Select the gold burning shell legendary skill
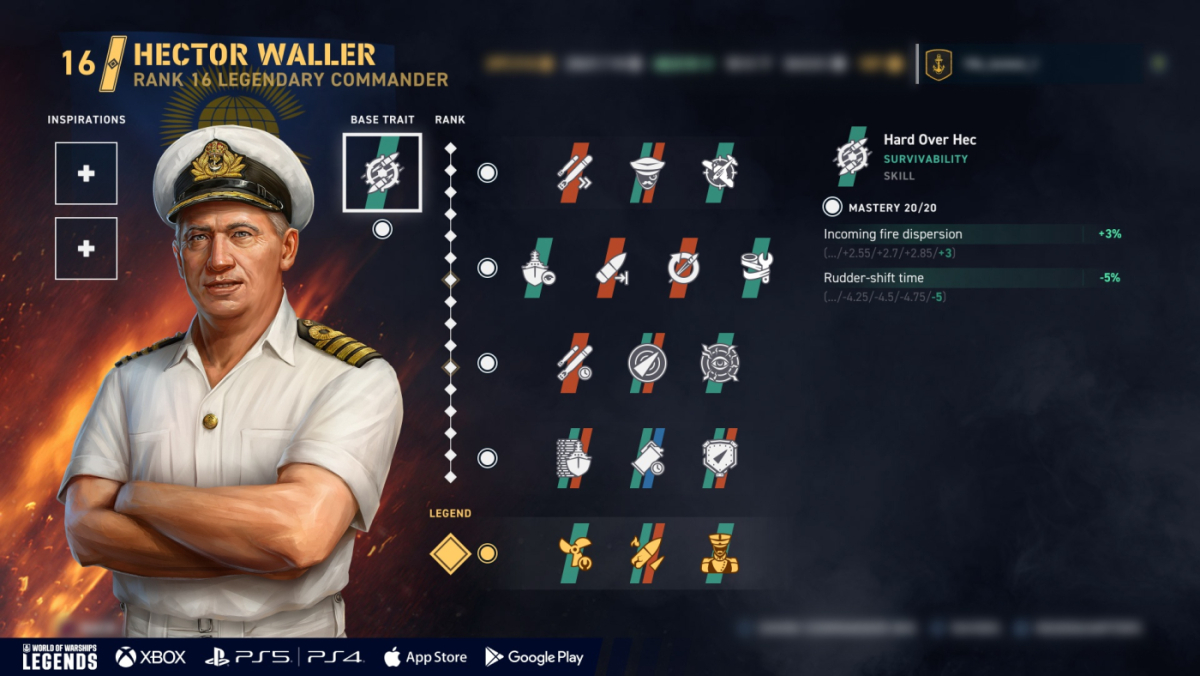Screen dimensions: 1200x676 (x=647, y=553)
